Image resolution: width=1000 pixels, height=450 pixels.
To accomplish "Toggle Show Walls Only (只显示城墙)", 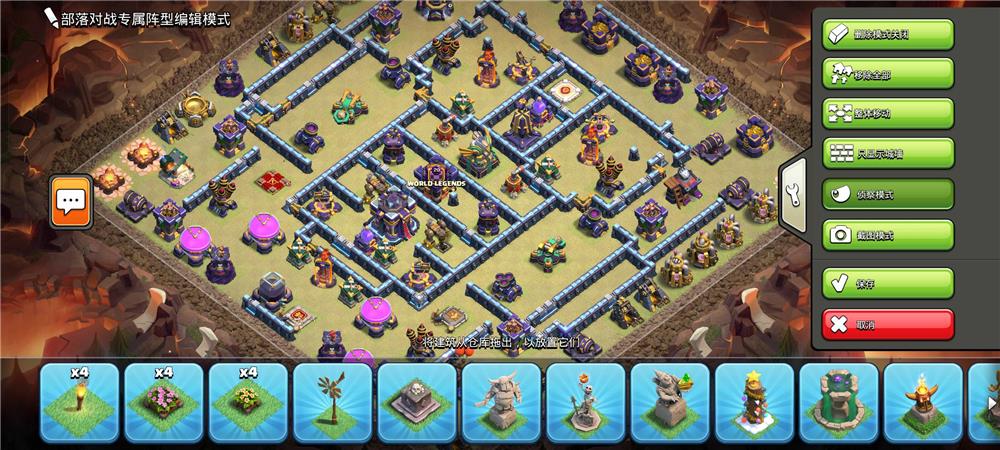I will pyautogui.click(x=888, y=154).
